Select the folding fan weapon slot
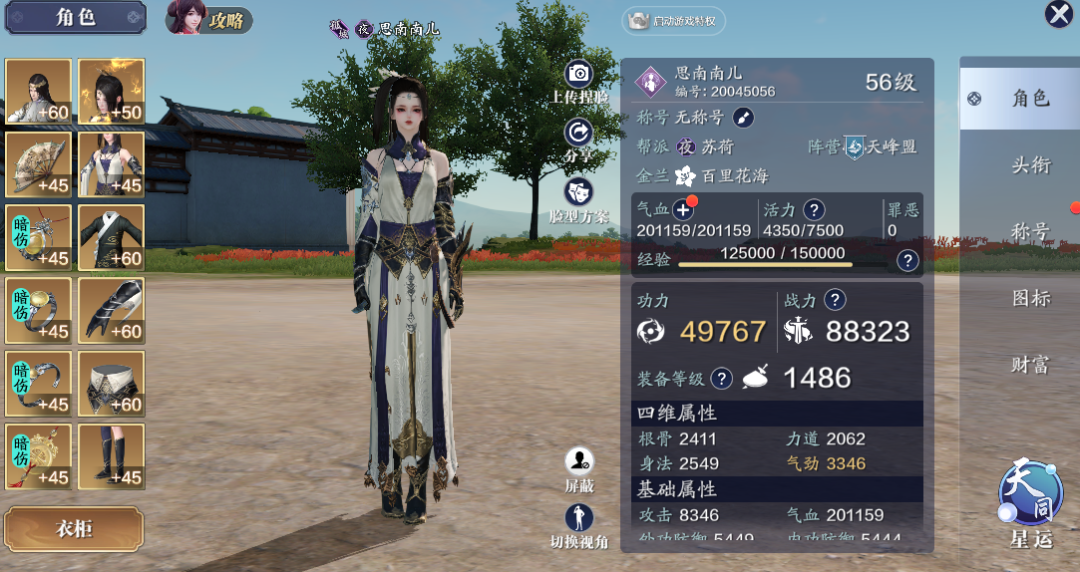Image resolution: width=1080 pixels, height=572 pixels. point(38,165)
